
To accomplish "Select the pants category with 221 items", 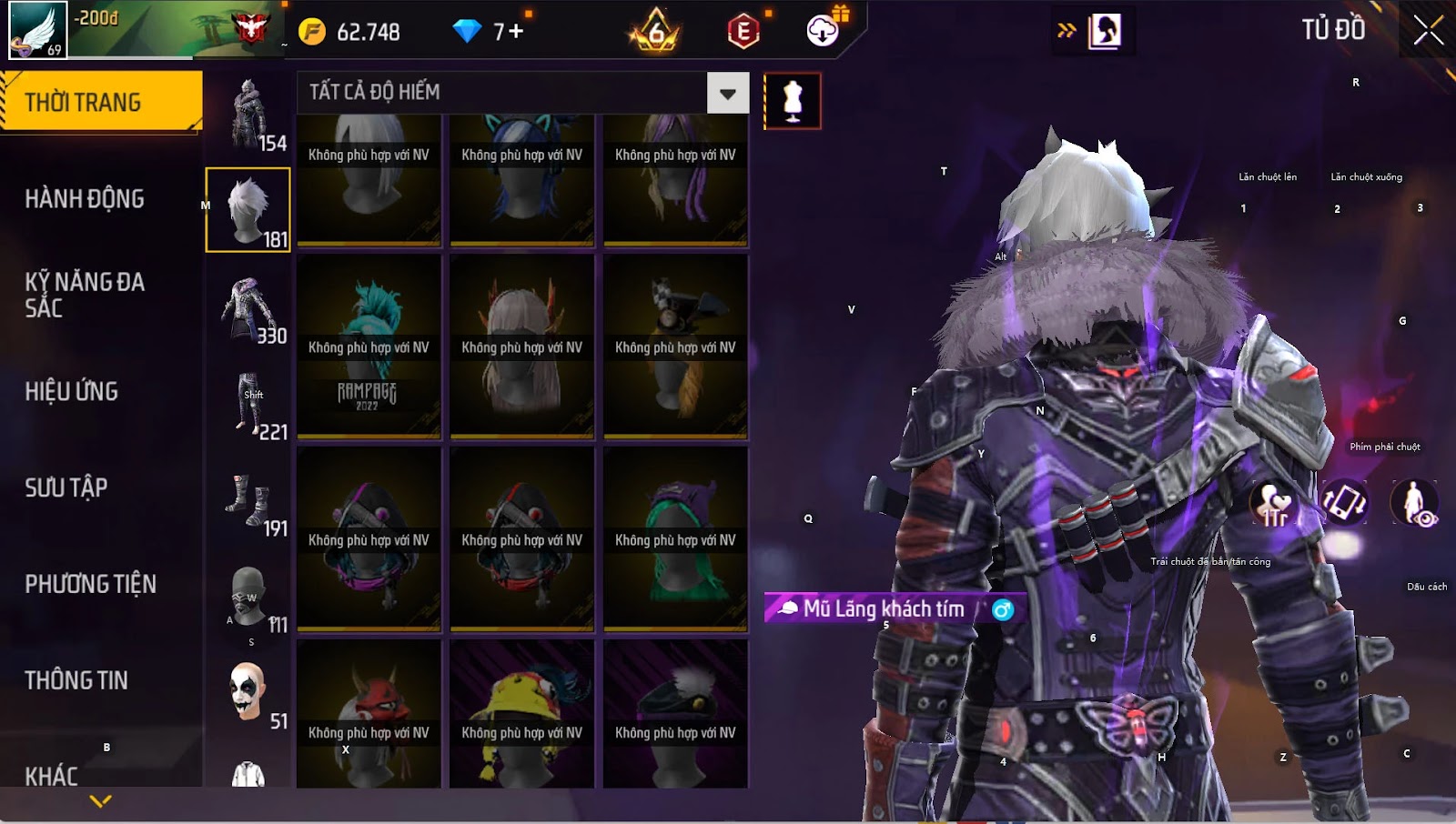I will (248, 404).
